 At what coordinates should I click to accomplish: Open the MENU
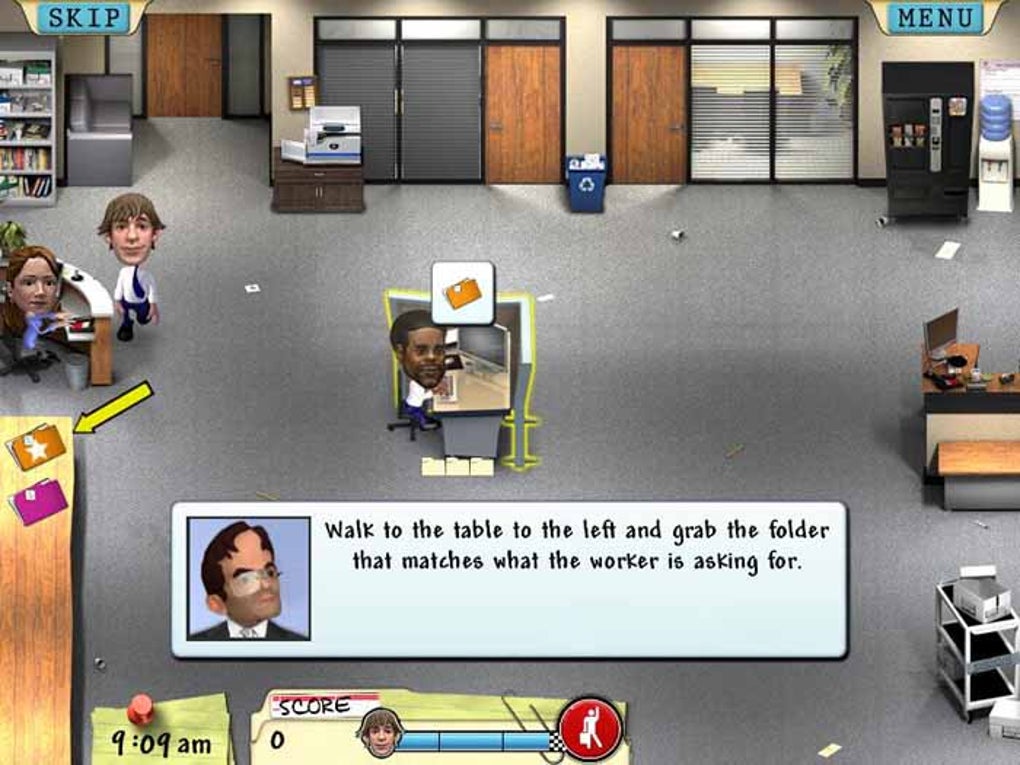[x=934, y=17]
